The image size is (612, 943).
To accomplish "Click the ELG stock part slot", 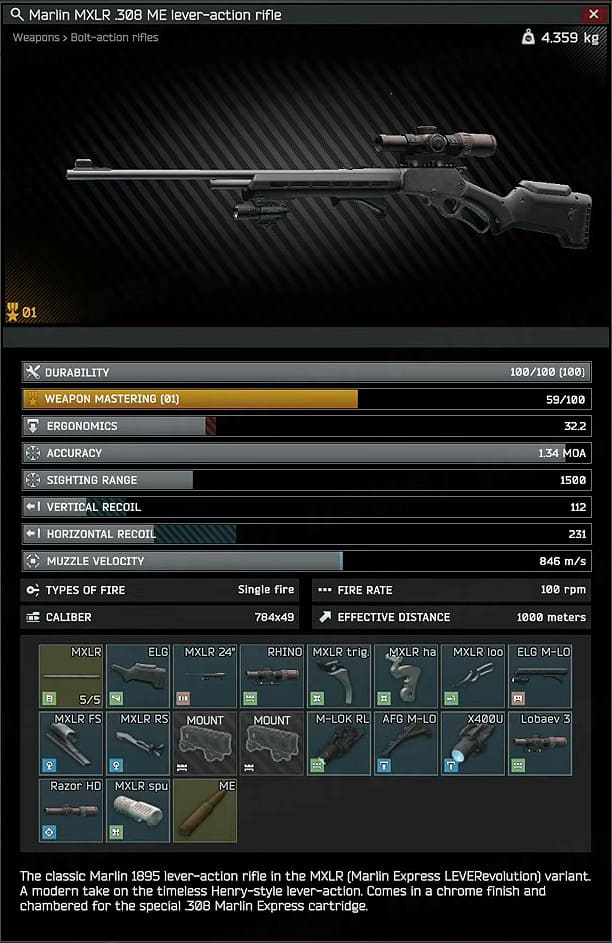I will 138,676.
